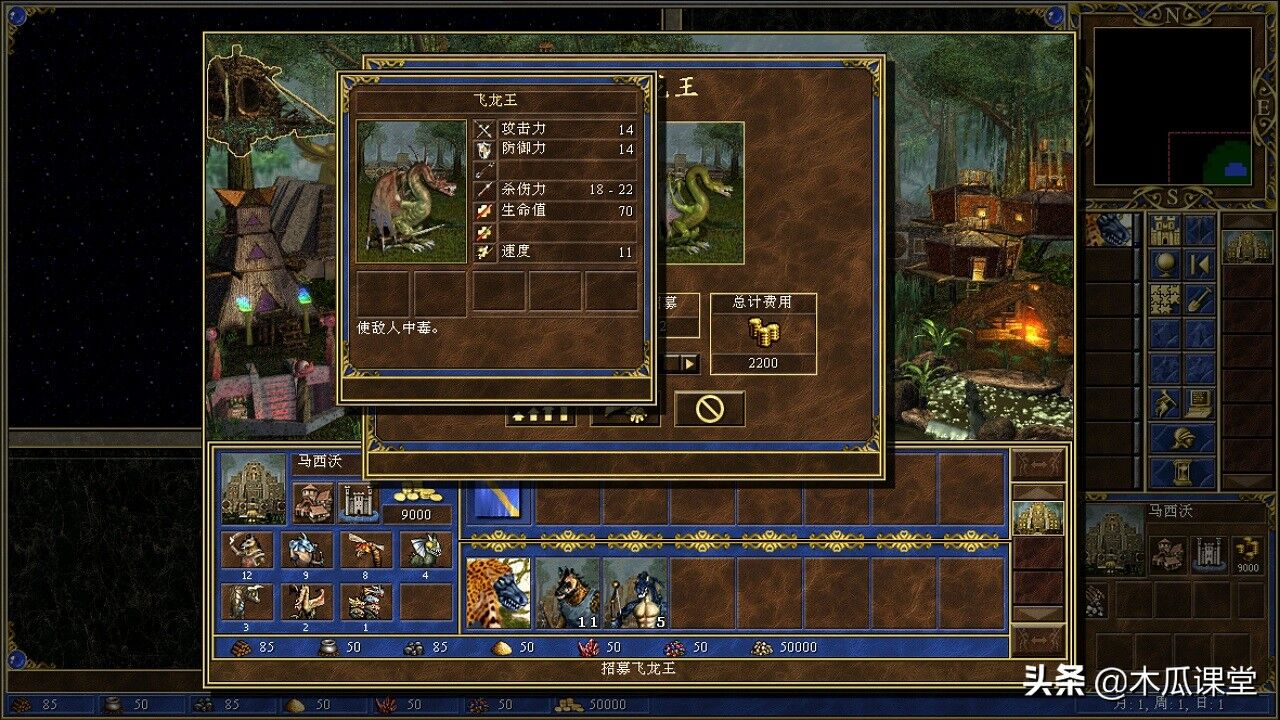The width and height of the screenshot is (1280, 720).
Task: Open the town hall building icon
Action: [313, 502]
